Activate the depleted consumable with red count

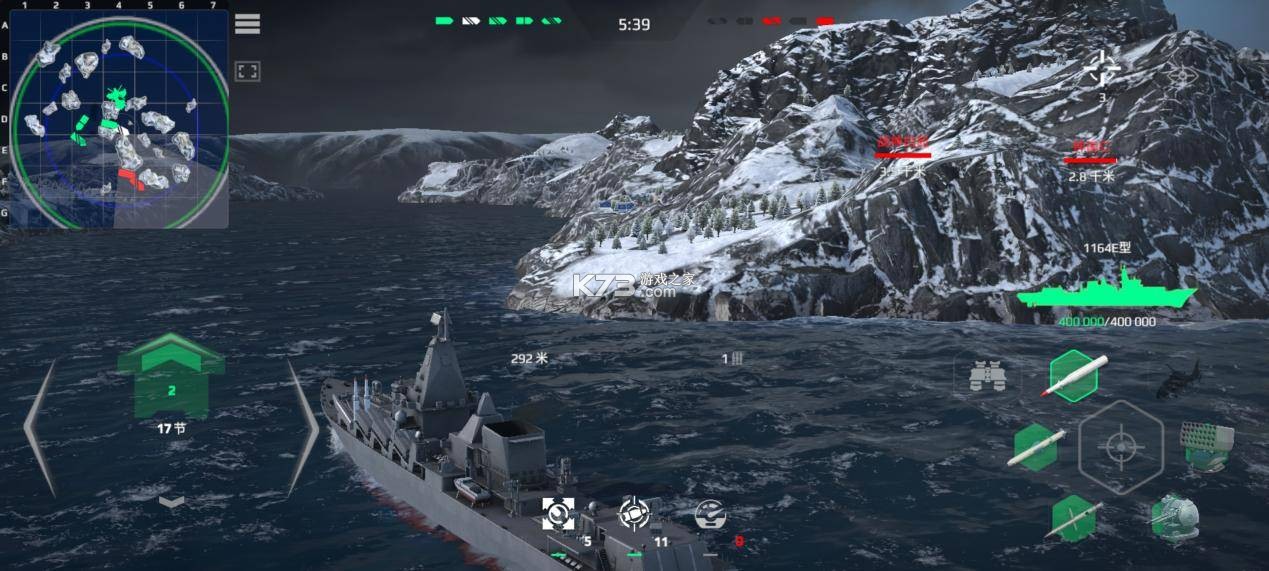tap(710, 514)
